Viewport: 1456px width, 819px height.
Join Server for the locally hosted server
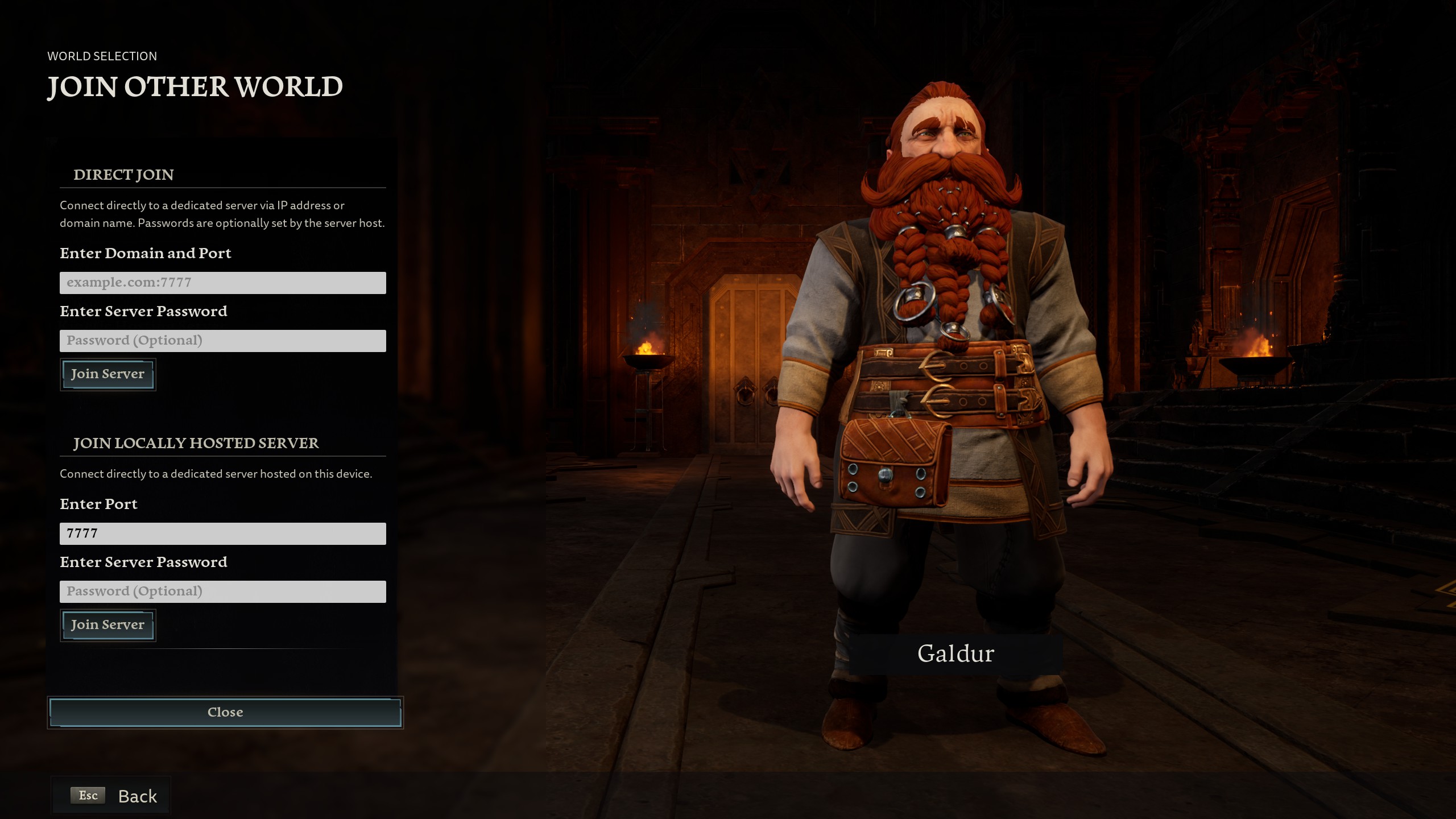(x=107, y=625)
